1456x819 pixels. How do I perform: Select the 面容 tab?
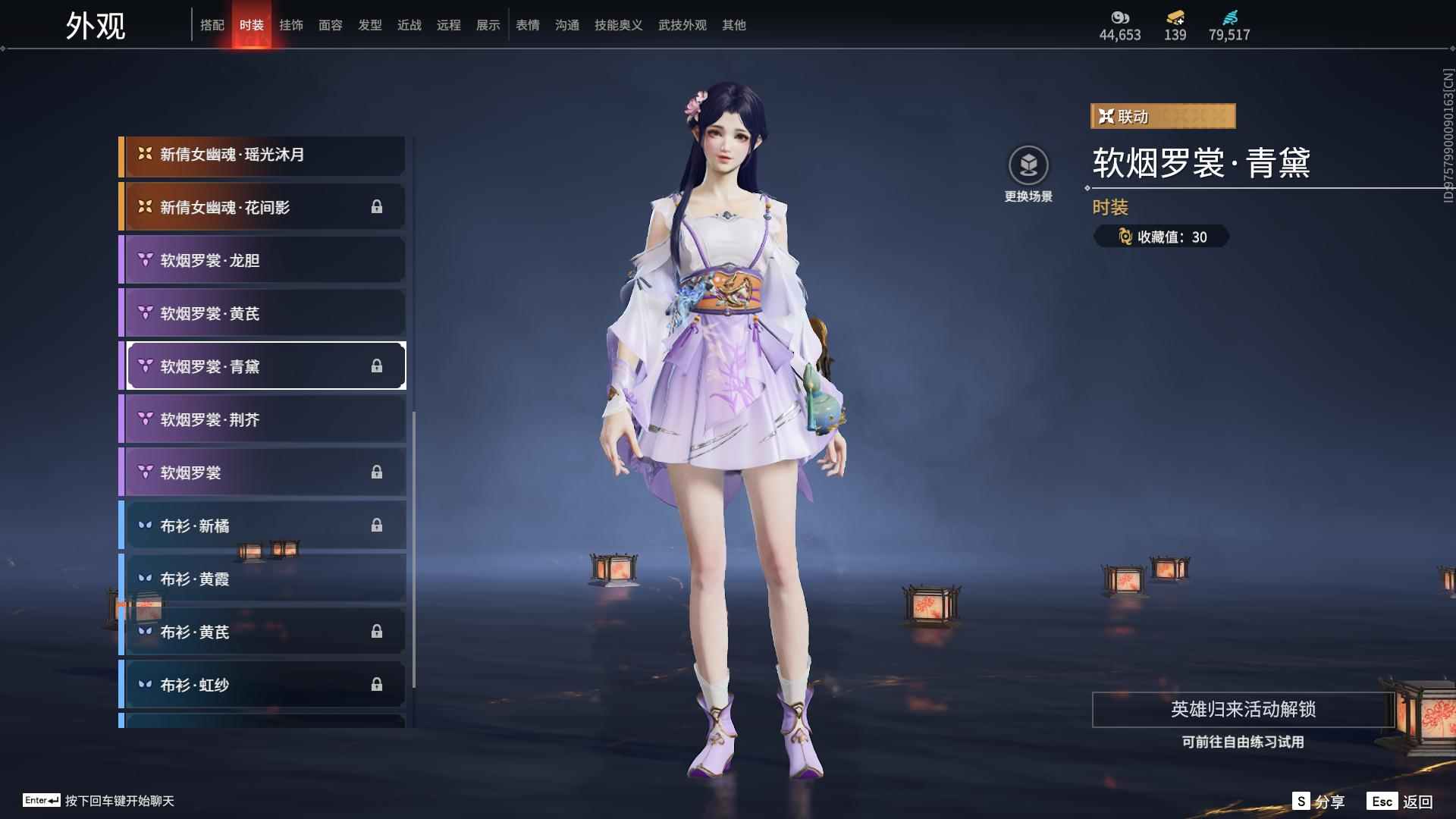(331, 25)
